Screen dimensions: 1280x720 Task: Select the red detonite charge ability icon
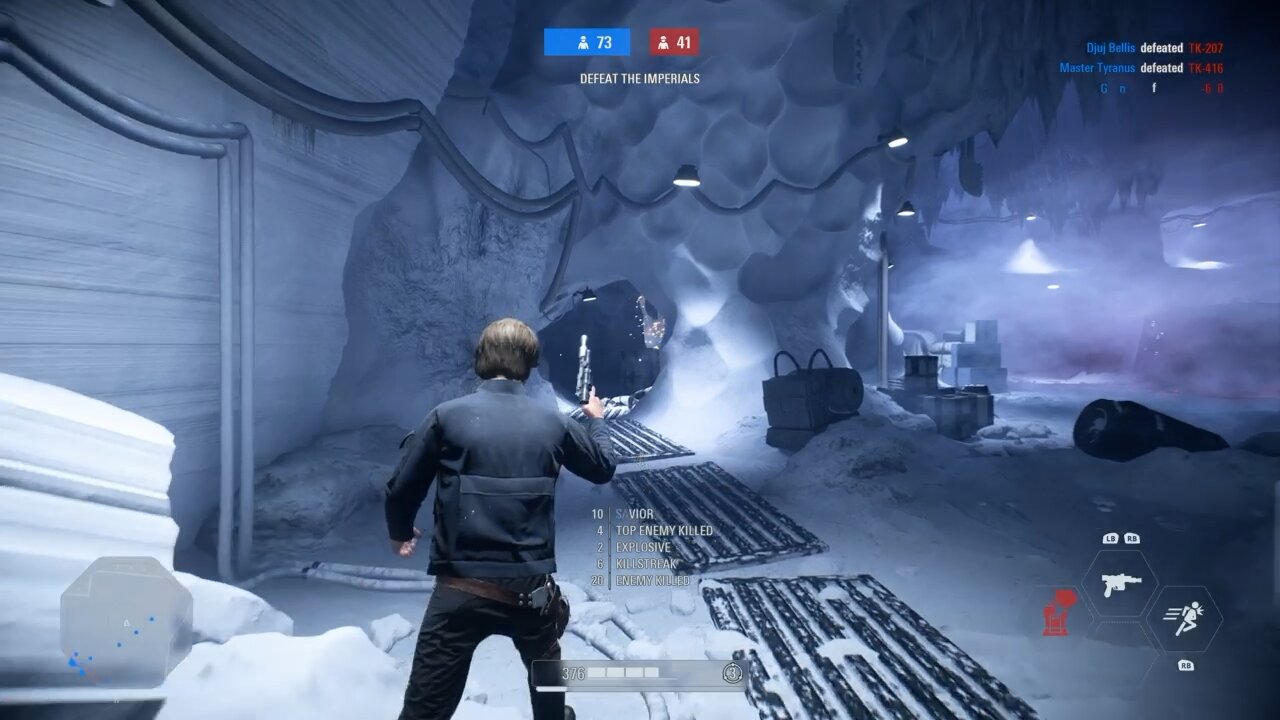click(x=1056, y=611)
